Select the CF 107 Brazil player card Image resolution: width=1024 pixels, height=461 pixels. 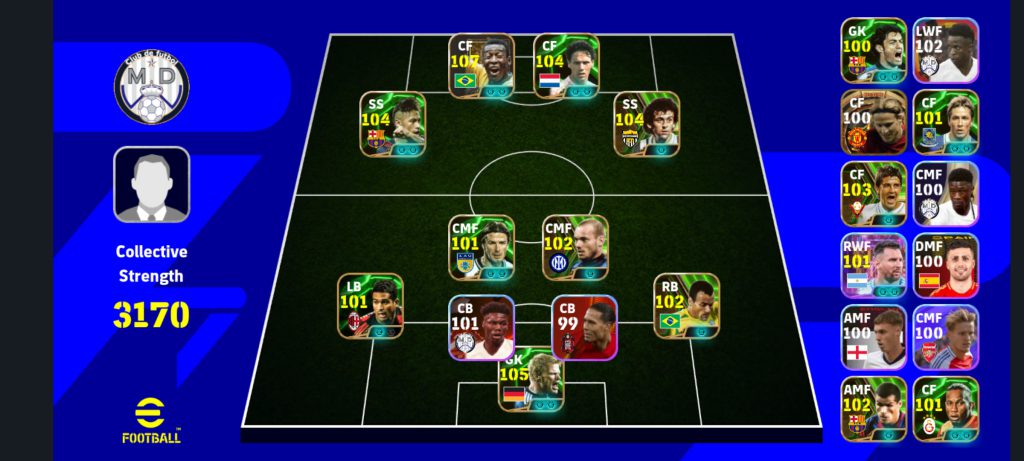481,66
